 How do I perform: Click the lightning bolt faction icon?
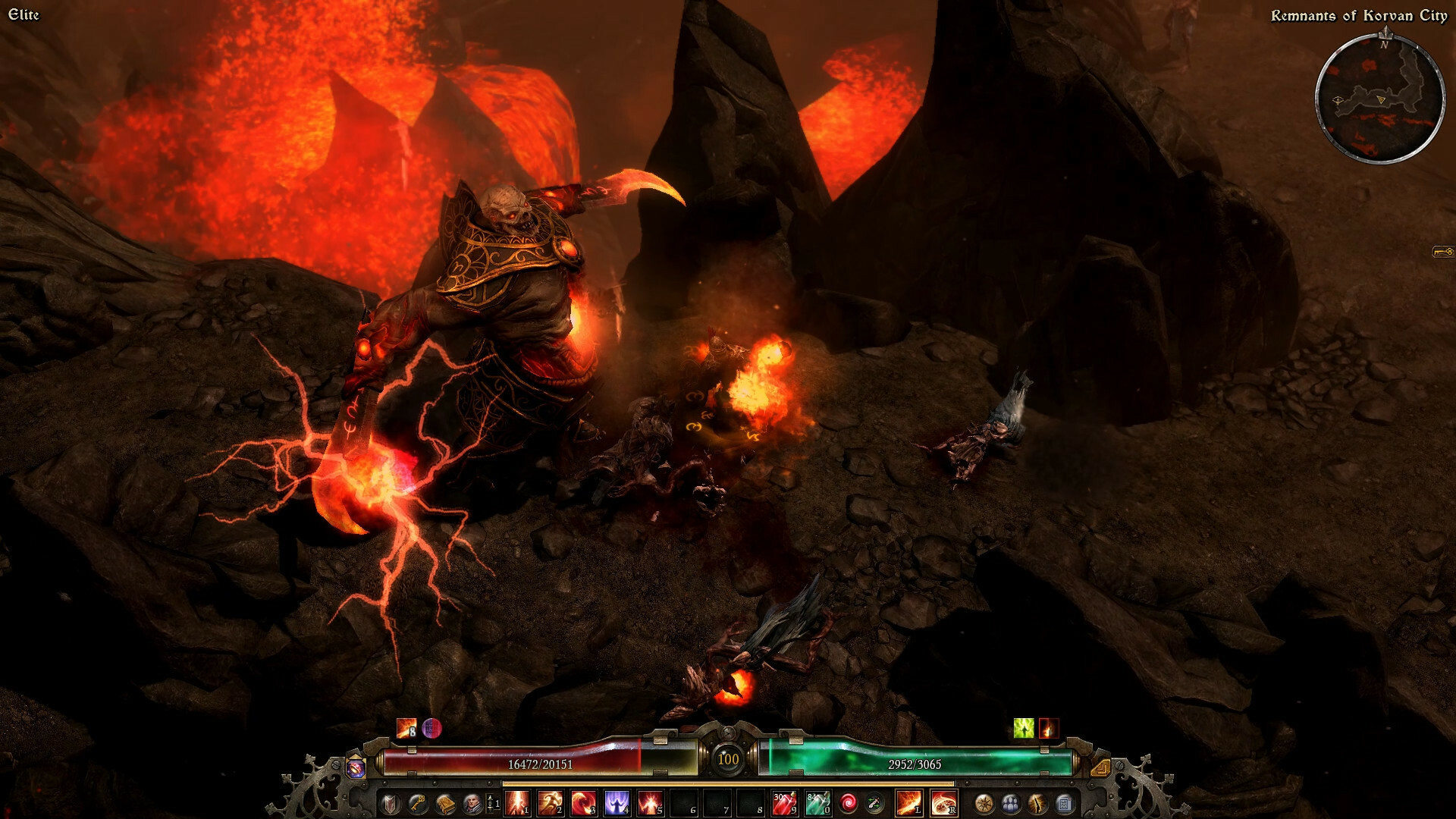[1037, 804]
